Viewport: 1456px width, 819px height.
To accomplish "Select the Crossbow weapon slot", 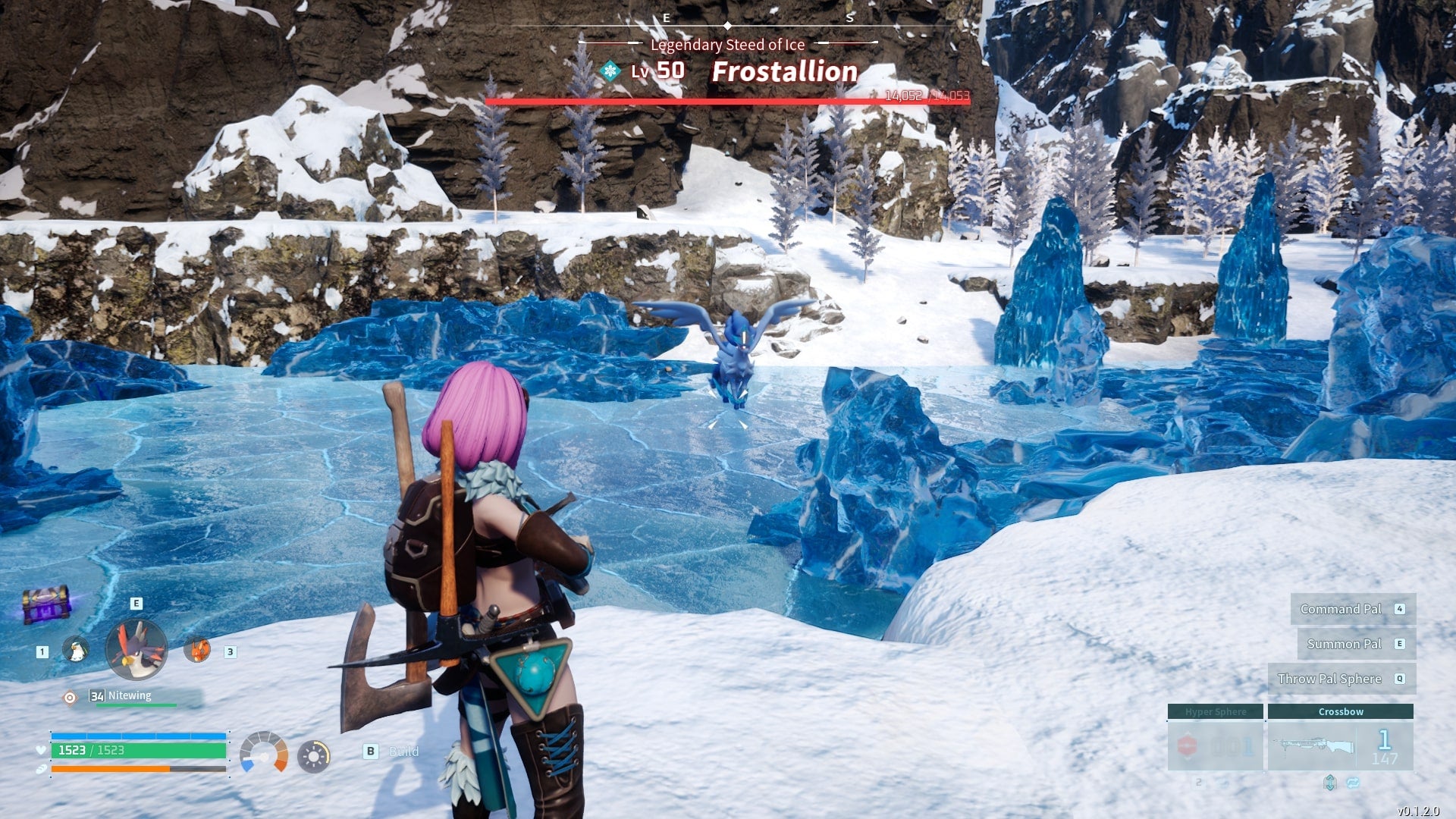I will 1340,738.
